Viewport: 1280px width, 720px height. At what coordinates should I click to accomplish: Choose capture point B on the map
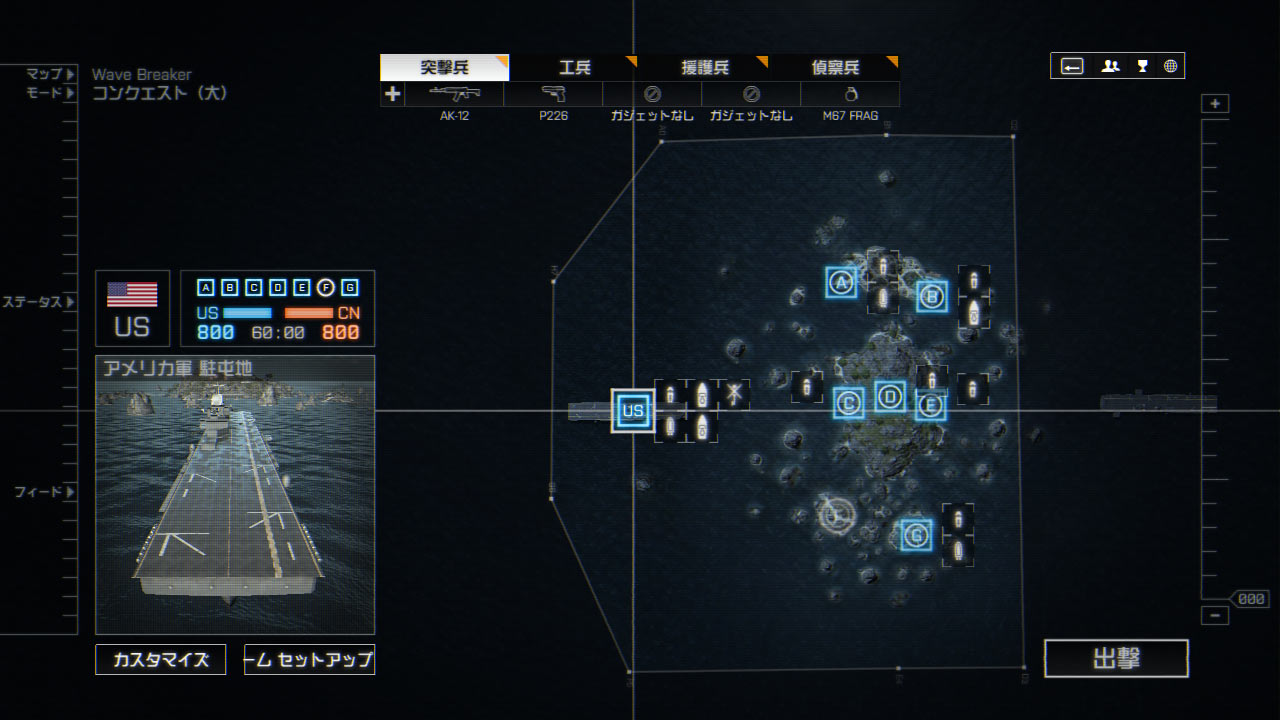(x=932, y=296)
